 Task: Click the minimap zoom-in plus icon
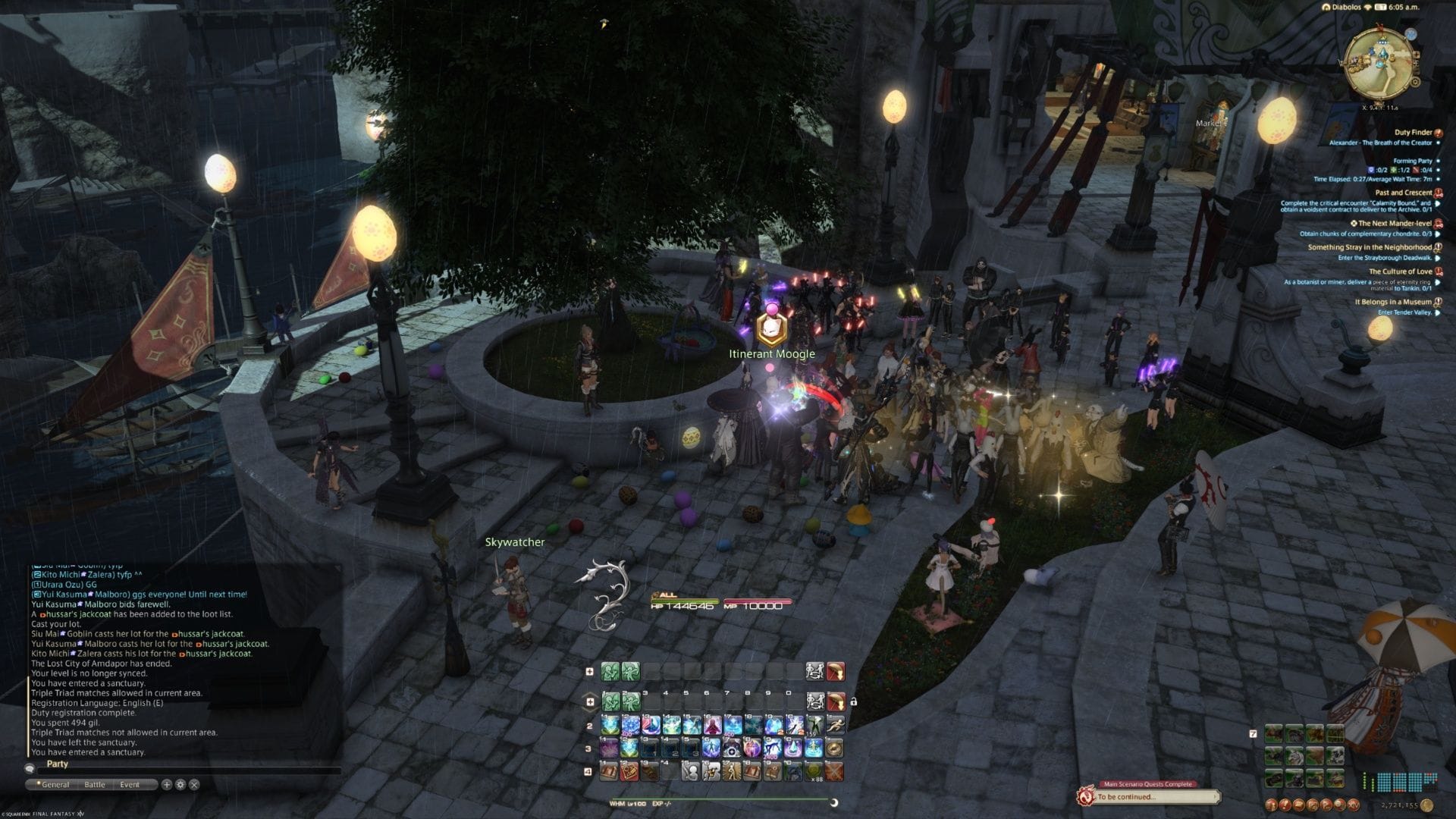pos(1417,55)
